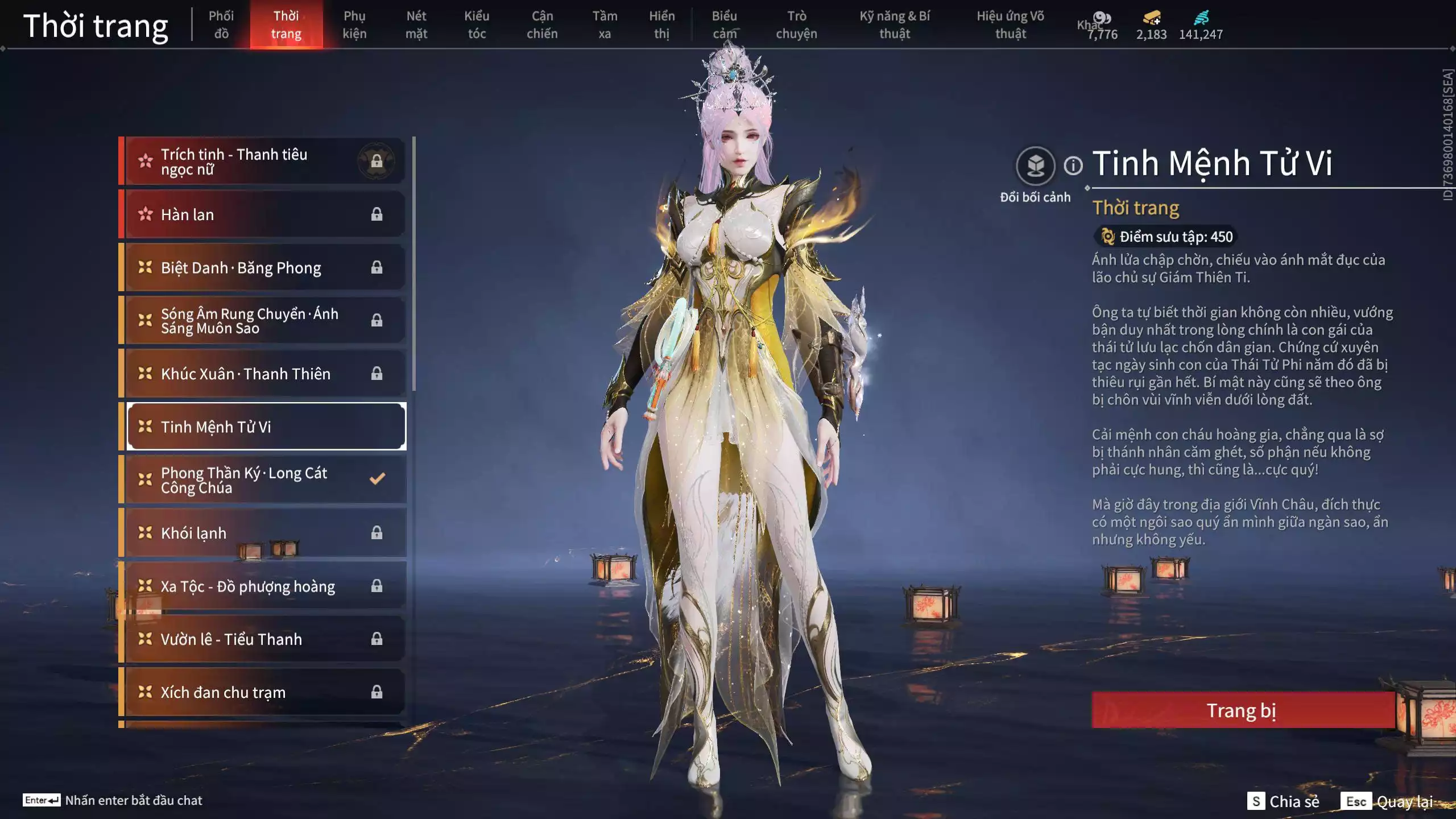
Task: Choose Phong Thần Ký · Long Cát Công Chúa
Action: 265,480
